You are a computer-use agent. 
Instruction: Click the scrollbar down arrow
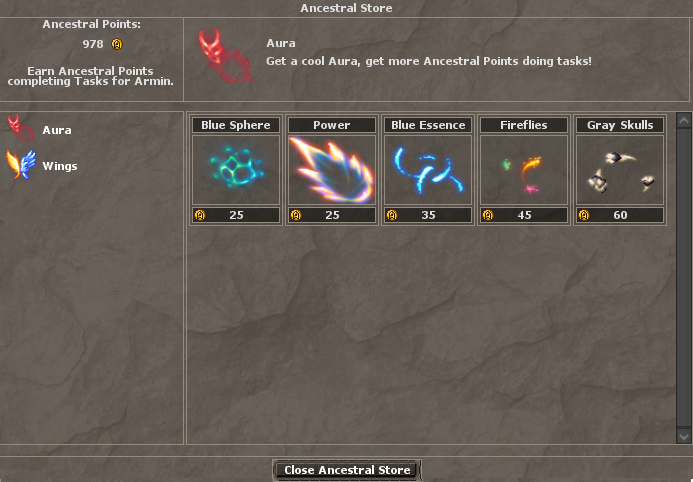point(683,437)
